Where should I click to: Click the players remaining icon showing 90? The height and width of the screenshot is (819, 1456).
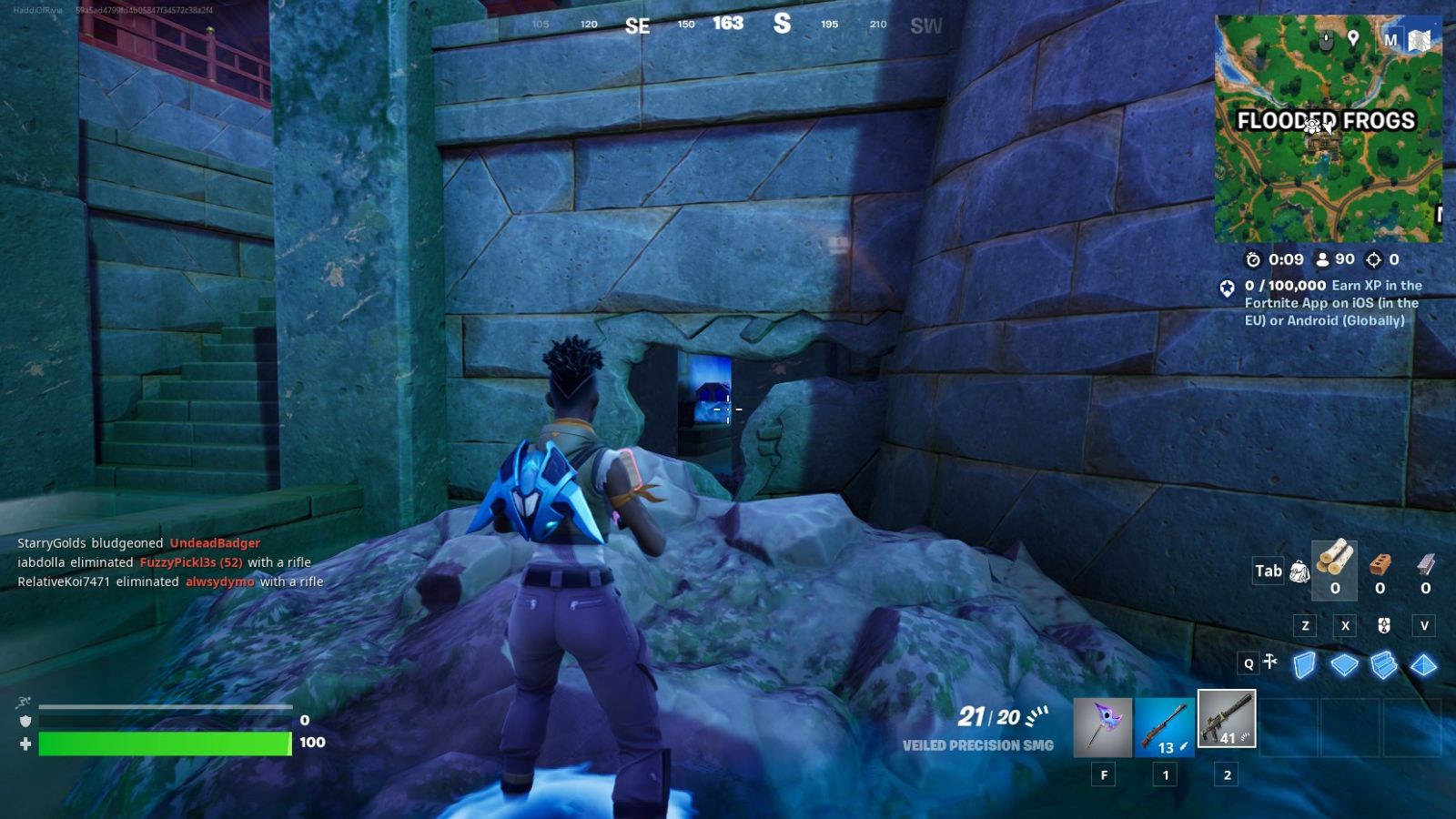click(x=1323, y=259)
